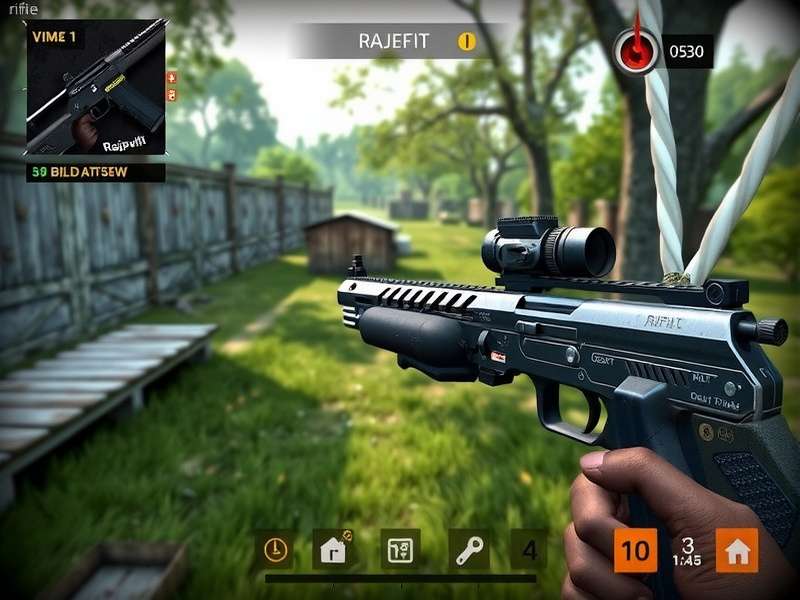
Task: Go to the orange home button
Action: tap(737, 550)
